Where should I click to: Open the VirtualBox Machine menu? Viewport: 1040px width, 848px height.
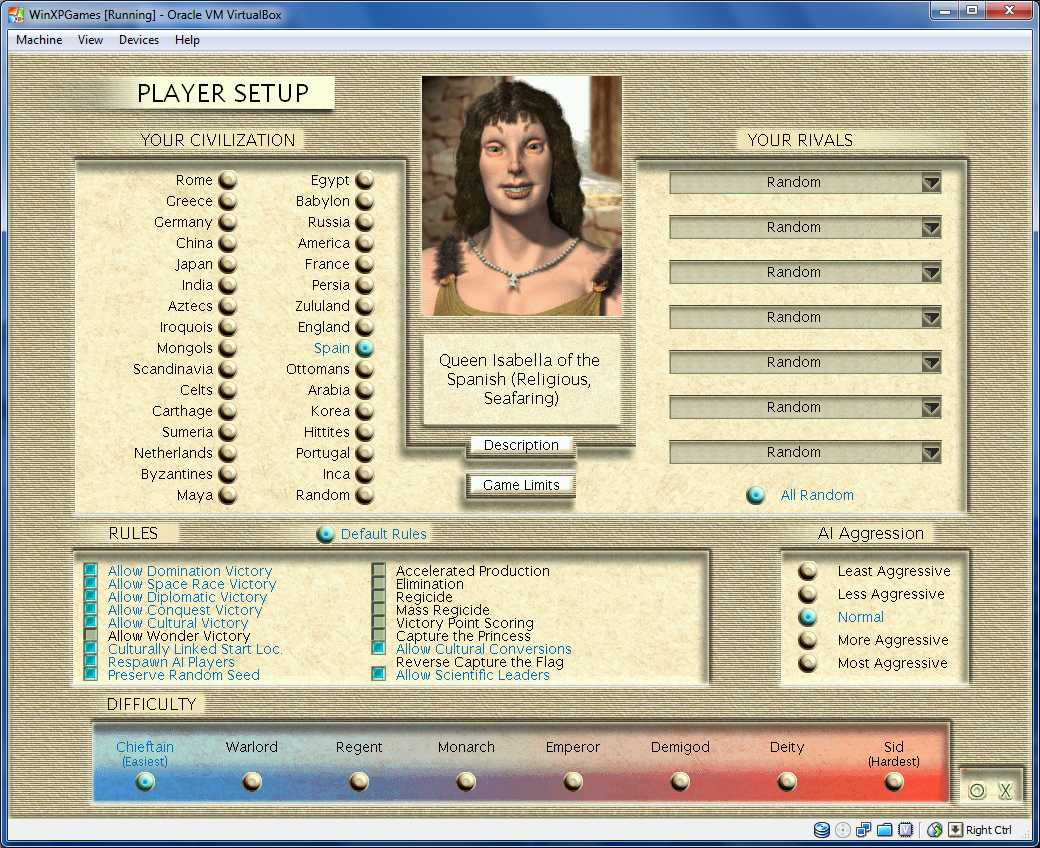point(39,40)
